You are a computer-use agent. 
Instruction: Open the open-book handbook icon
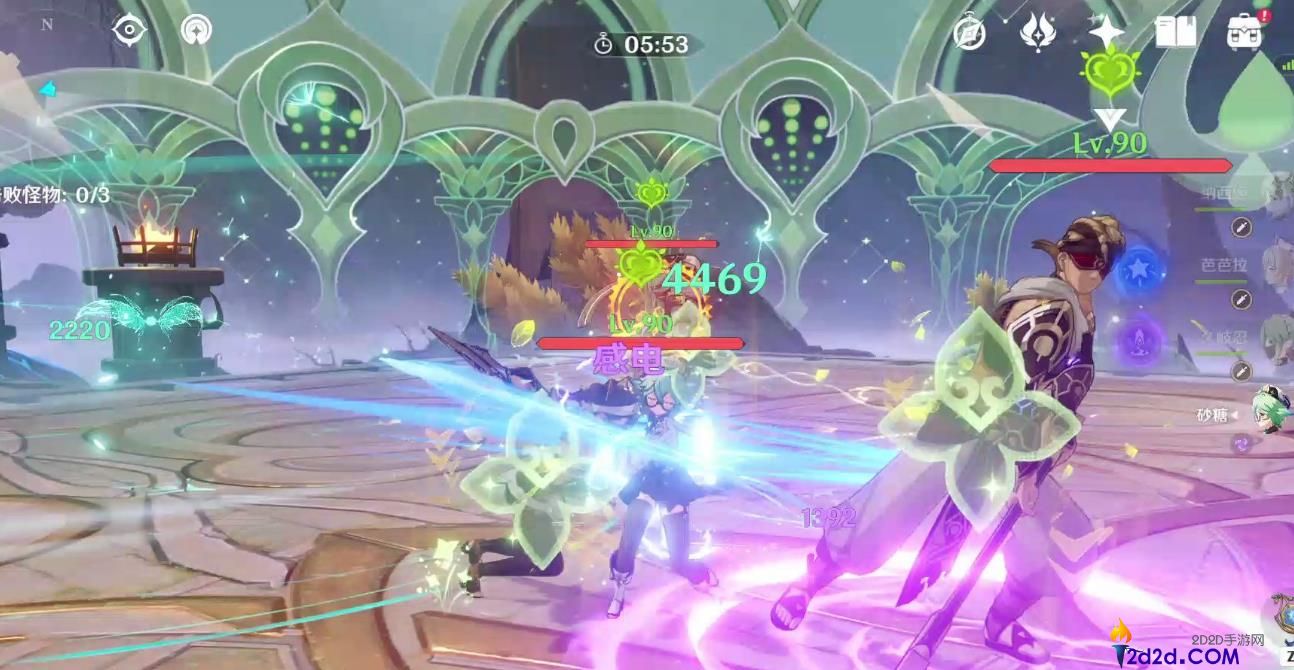click(x=1176, y=32)
